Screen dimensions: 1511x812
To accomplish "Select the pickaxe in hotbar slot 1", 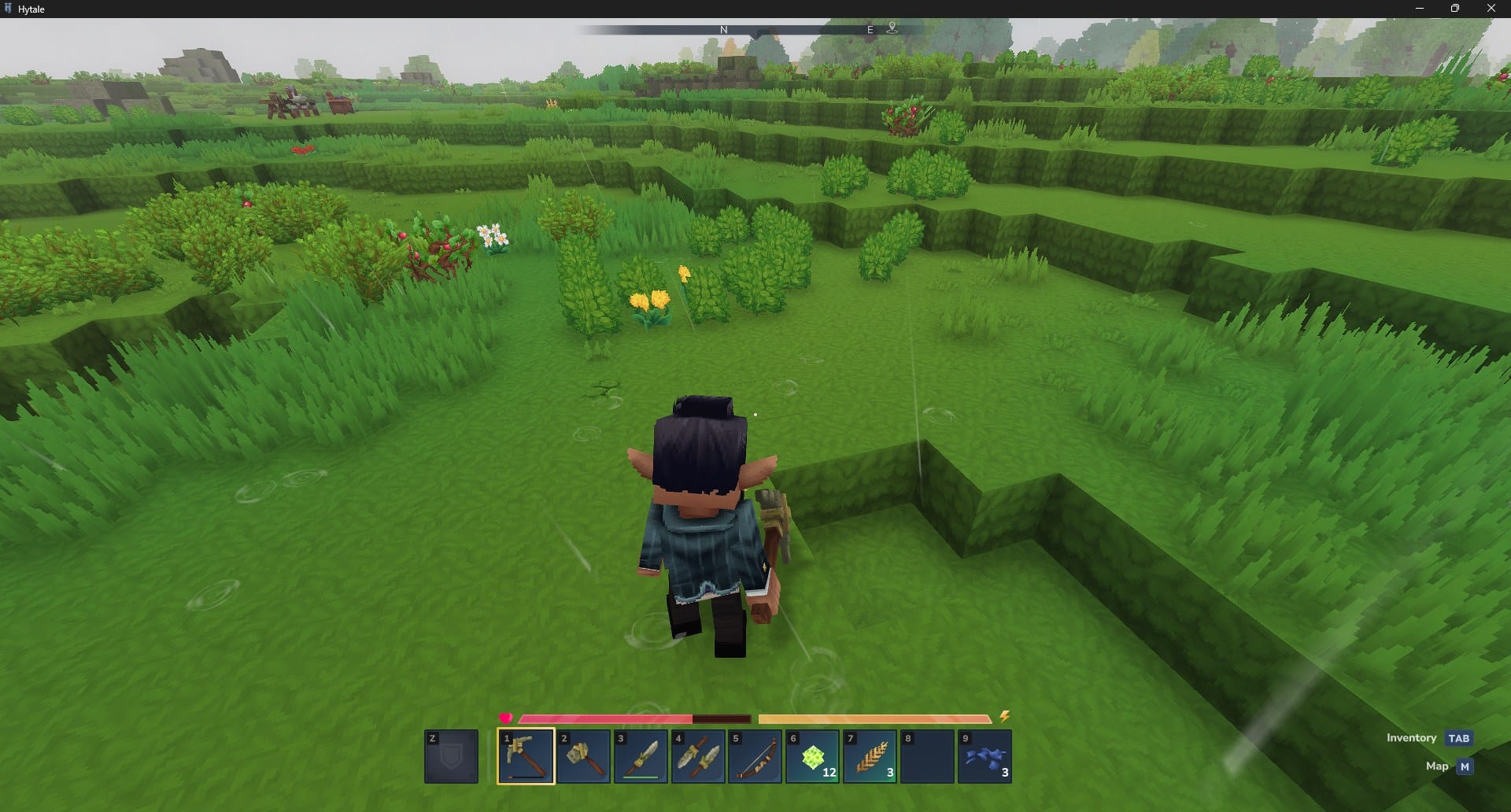I will 525,756.
